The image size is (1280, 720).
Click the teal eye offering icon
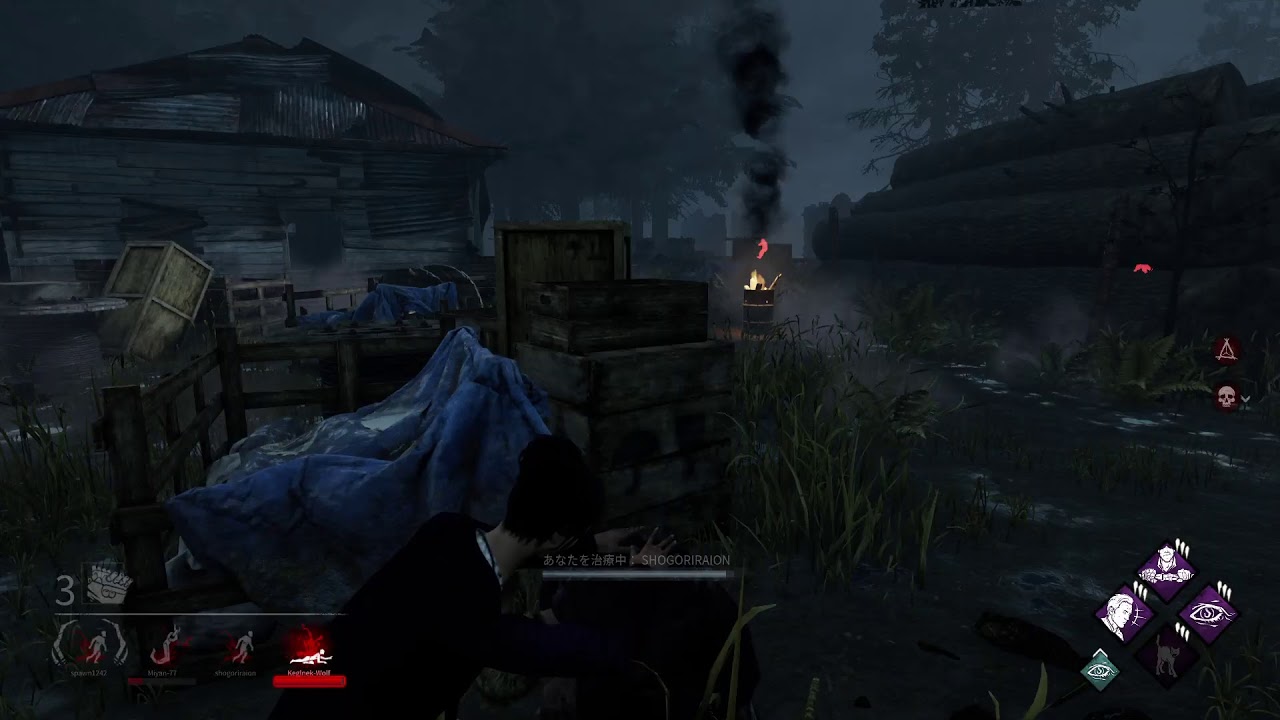click(1100, 668)
